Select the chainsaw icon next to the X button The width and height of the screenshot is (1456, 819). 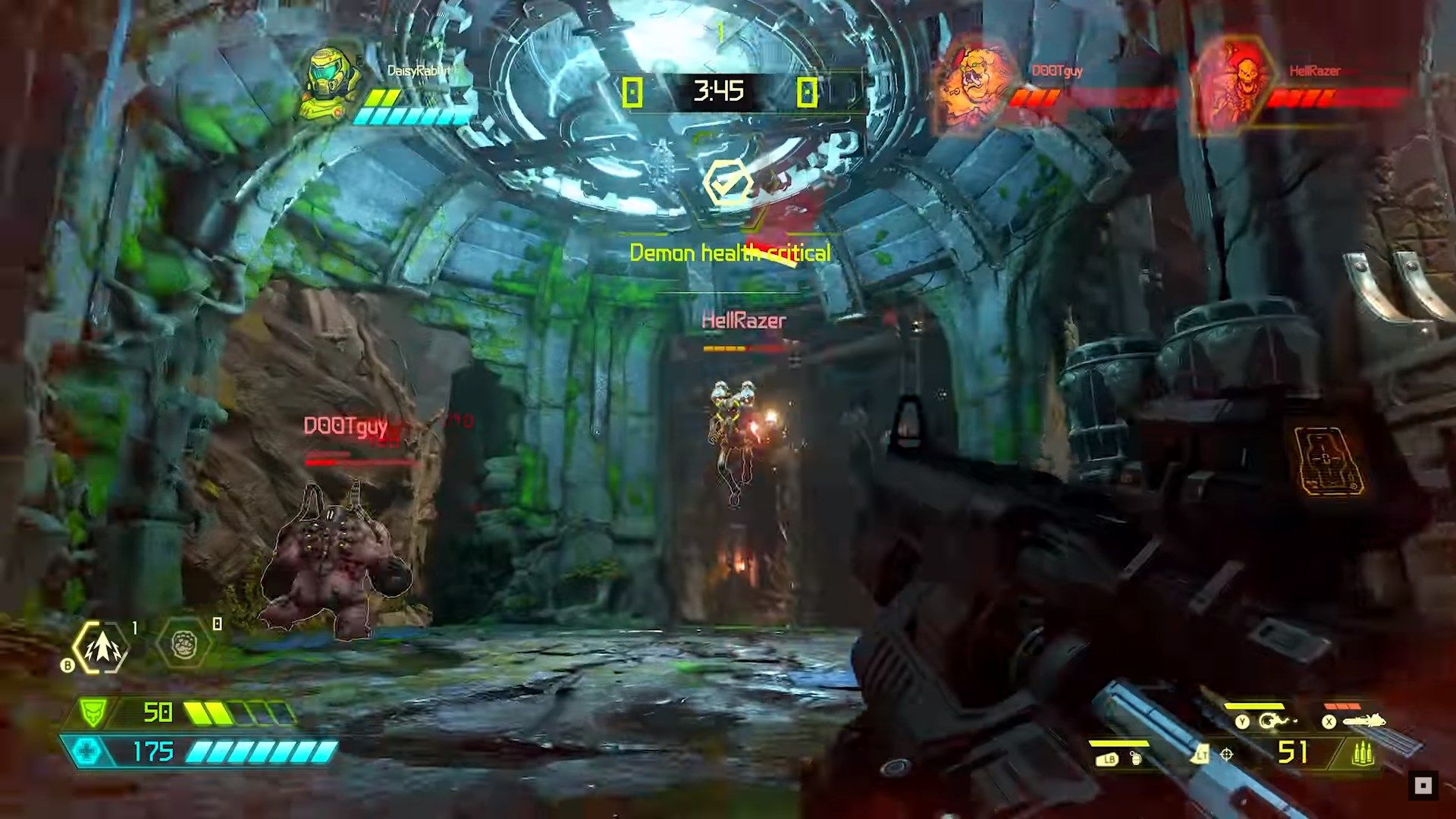(1363, 720)
